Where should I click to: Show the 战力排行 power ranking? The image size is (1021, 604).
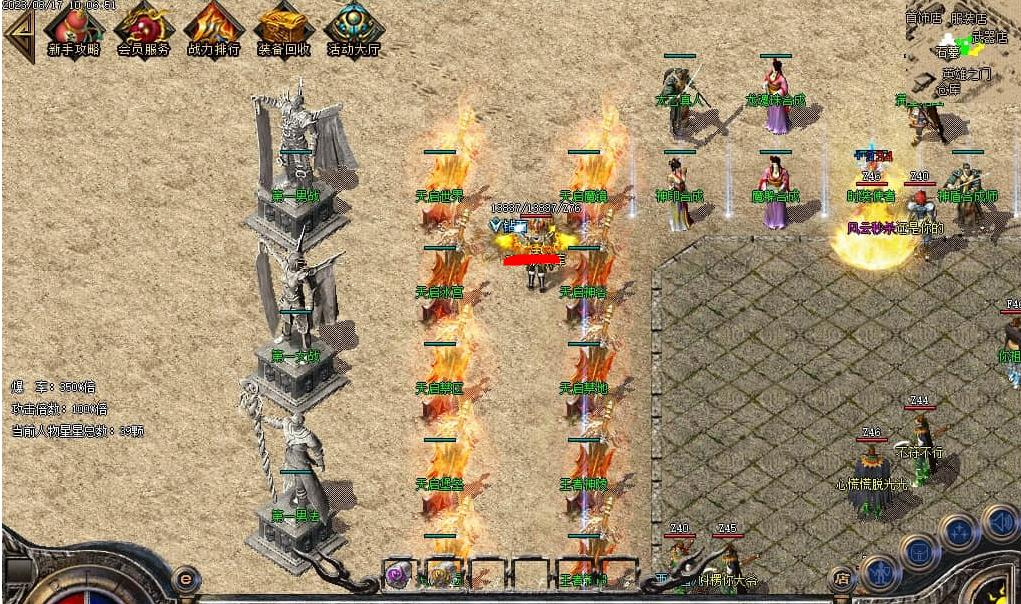pyautogui.click(x=213, y=29)
